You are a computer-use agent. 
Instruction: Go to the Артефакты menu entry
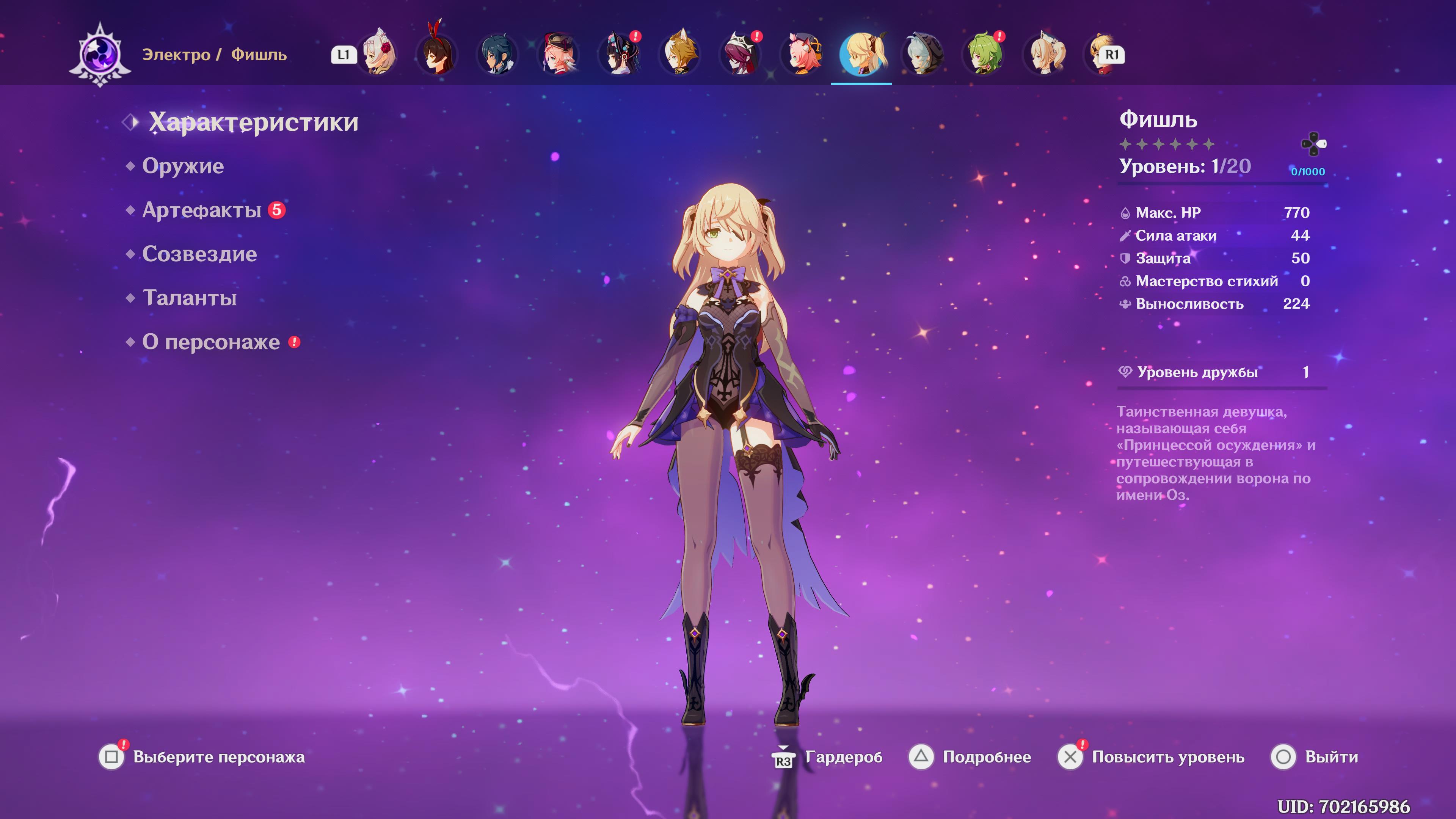click(x=201, y=210)
